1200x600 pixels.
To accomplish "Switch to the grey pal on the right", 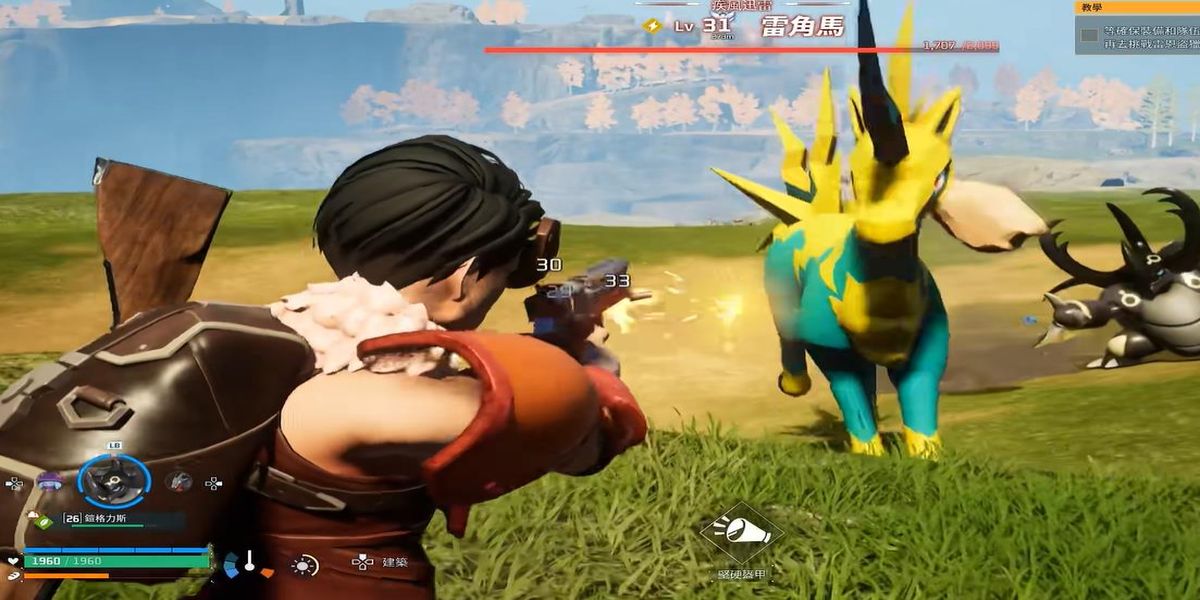I will coord(179,481).
